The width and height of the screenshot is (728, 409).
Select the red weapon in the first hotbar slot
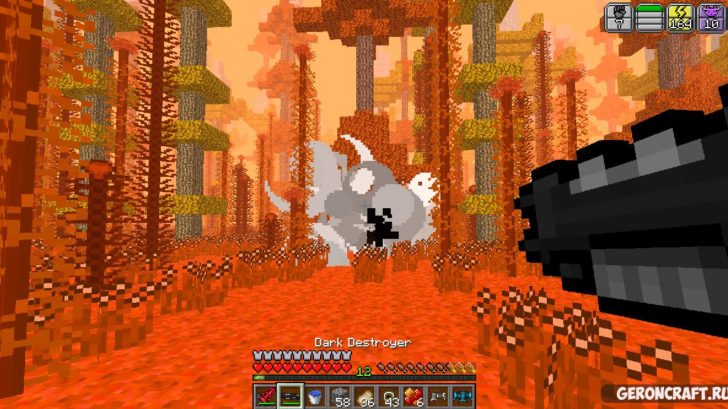click(x=267, y=396)
